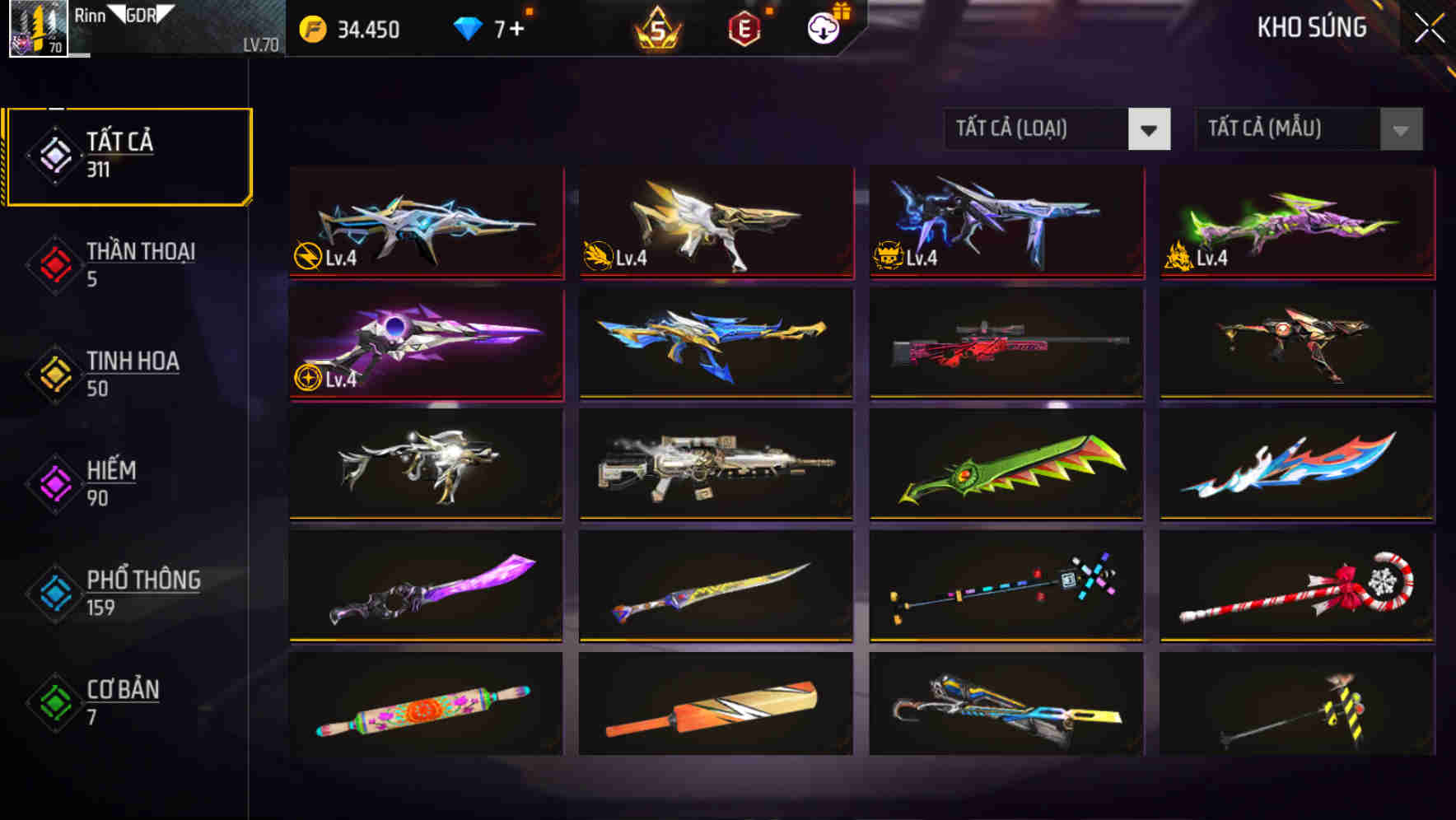This screenshot has height=820, width=1456.
Task: Click the HIẾM purple rarity icon
Action: [54, 482]
